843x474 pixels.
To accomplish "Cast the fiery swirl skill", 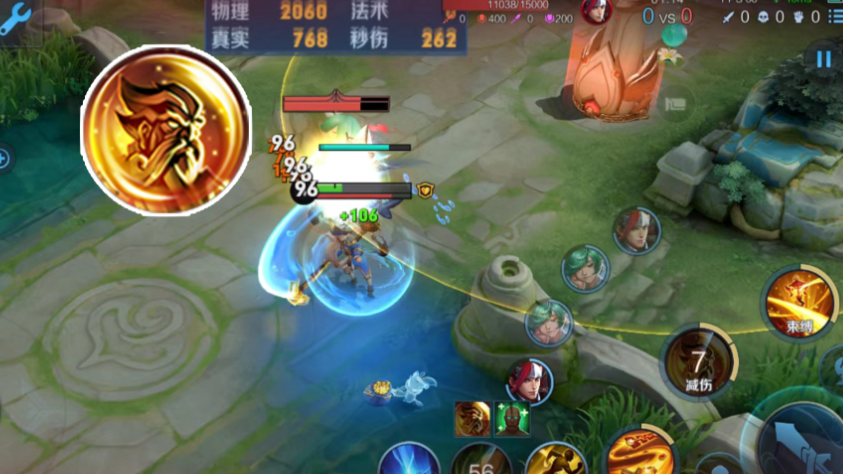I will (x=636, y=454).
